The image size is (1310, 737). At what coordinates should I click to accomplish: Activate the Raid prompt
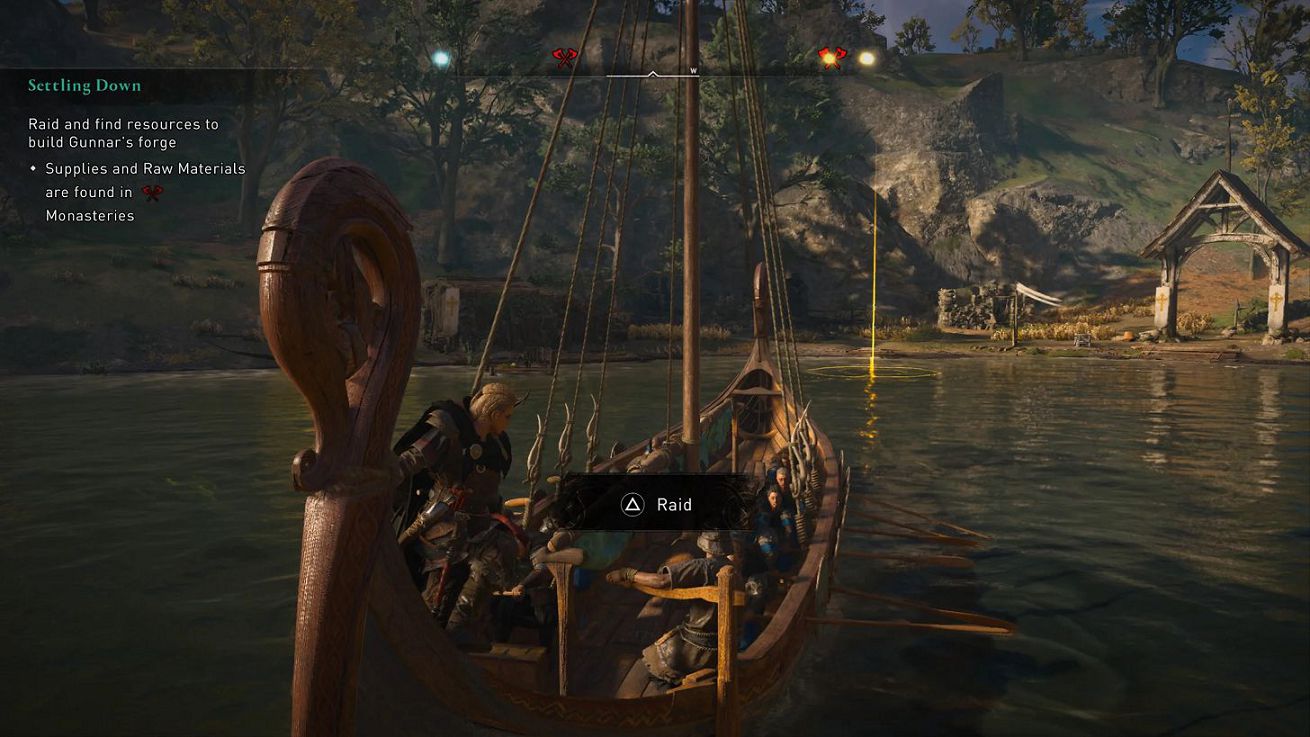[657, 505]
